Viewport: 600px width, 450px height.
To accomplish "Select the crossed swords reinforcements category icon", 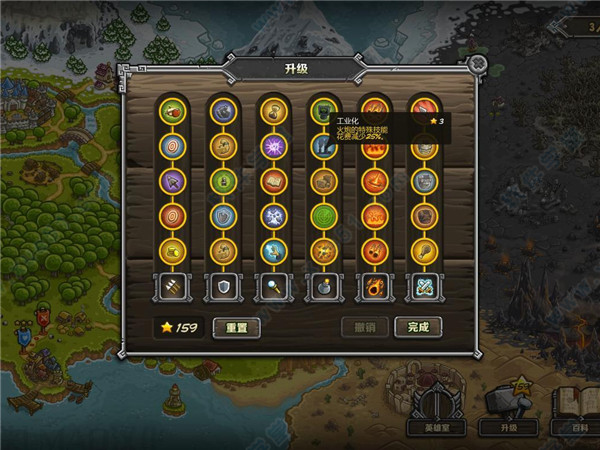I will click(x=425, y=287).
